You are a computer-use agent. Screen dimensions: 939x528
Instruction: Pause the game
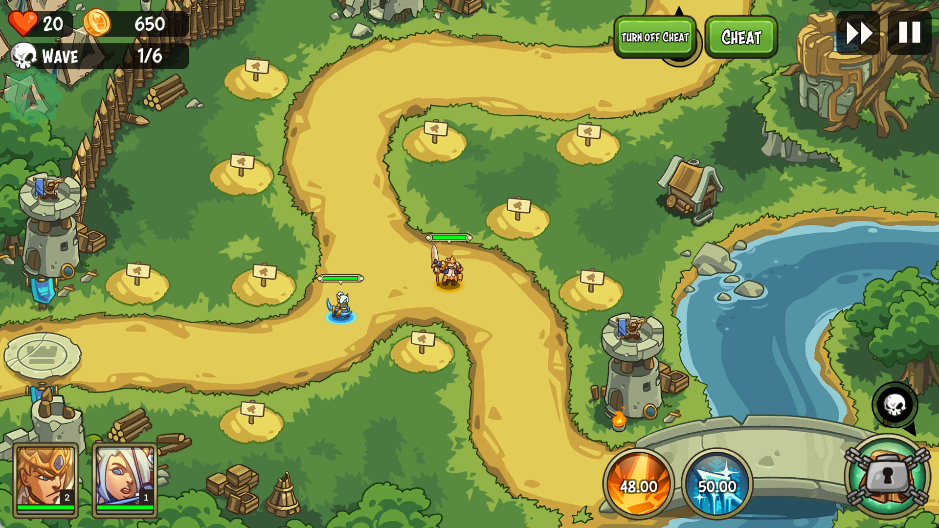pos(909,33)
